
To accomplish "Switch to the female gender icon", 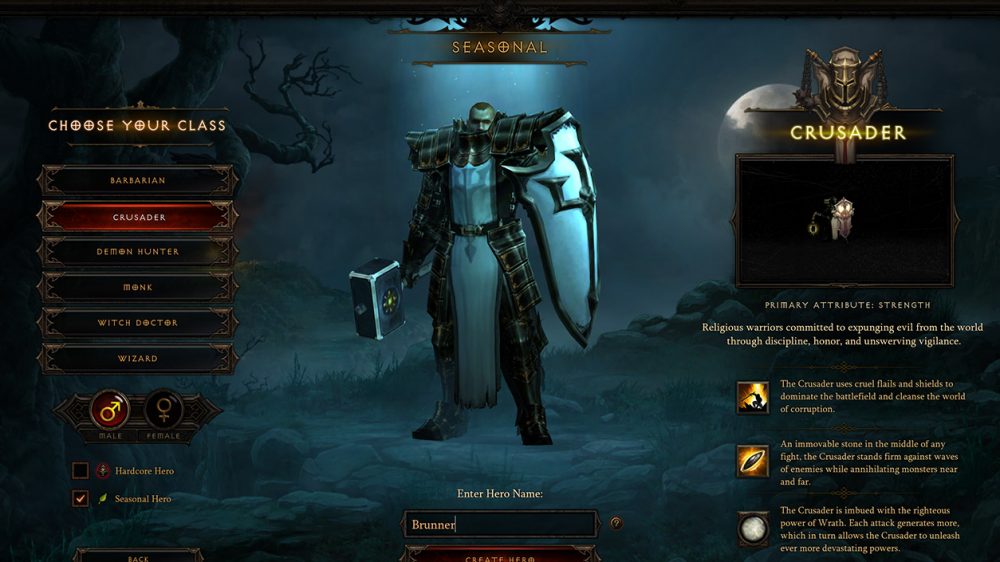I will tap(164, 410).
